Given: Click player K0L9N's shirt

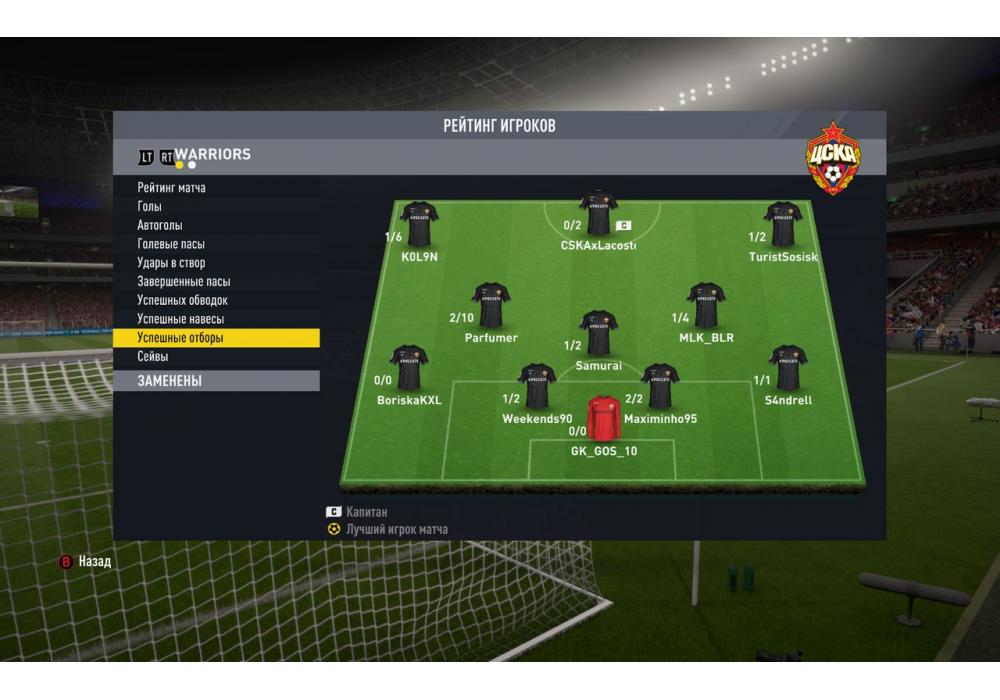Looking at the screenshot, I should coord(419,225).
